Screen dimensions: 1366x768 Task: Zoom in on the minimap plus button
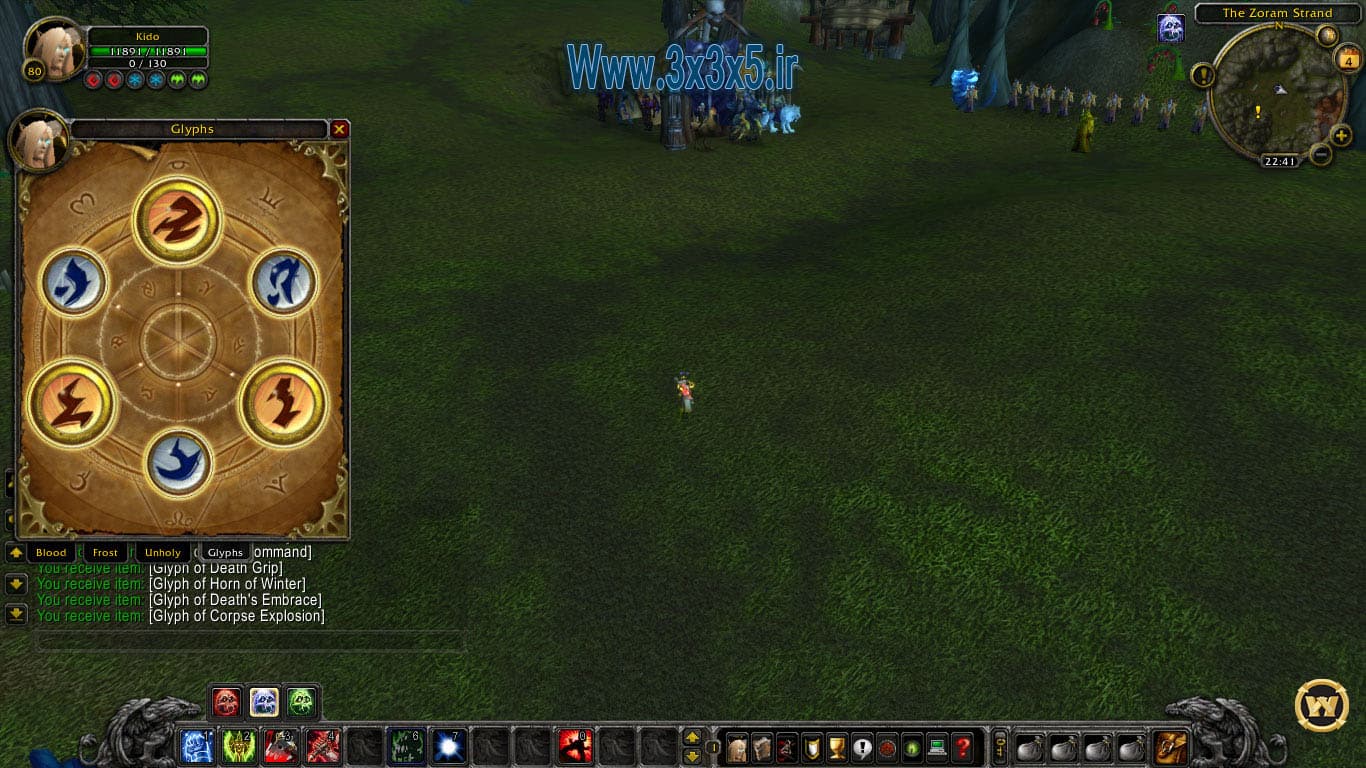(x=1341, y=137)
